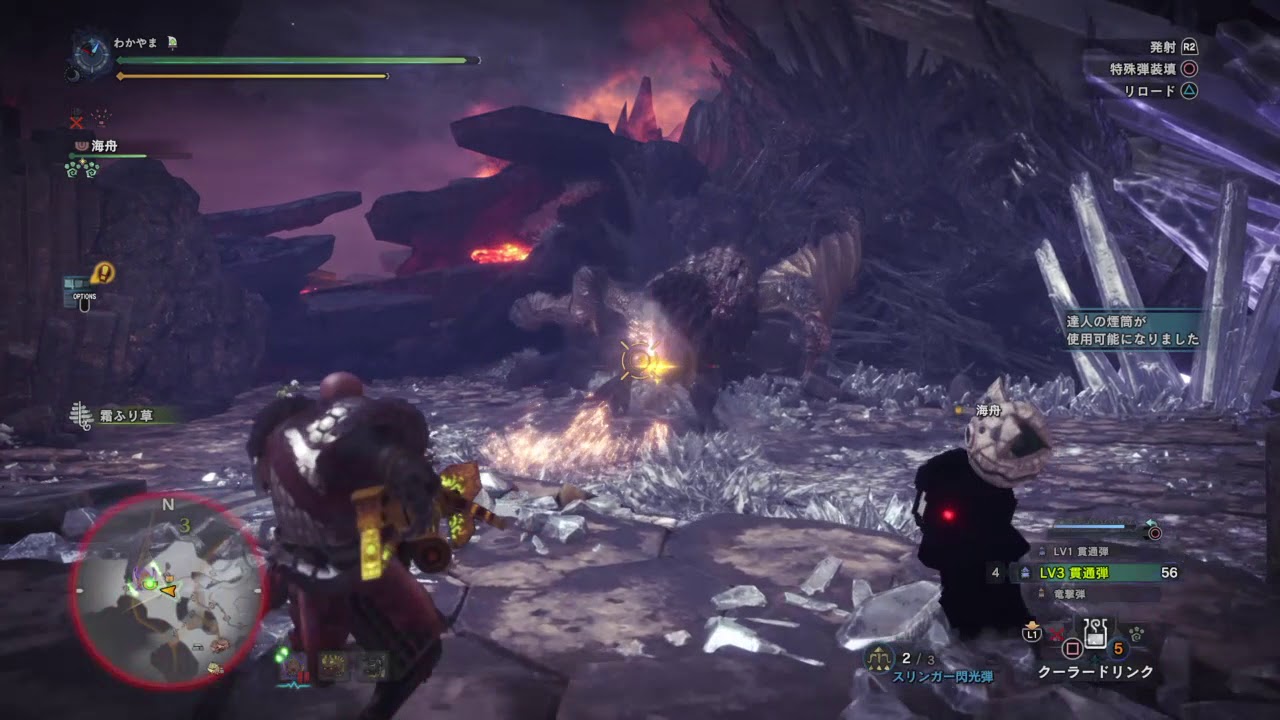Open the 達人の煙筒 availability message
This screenshot has width=1280, height=720.
[1132, 330]
